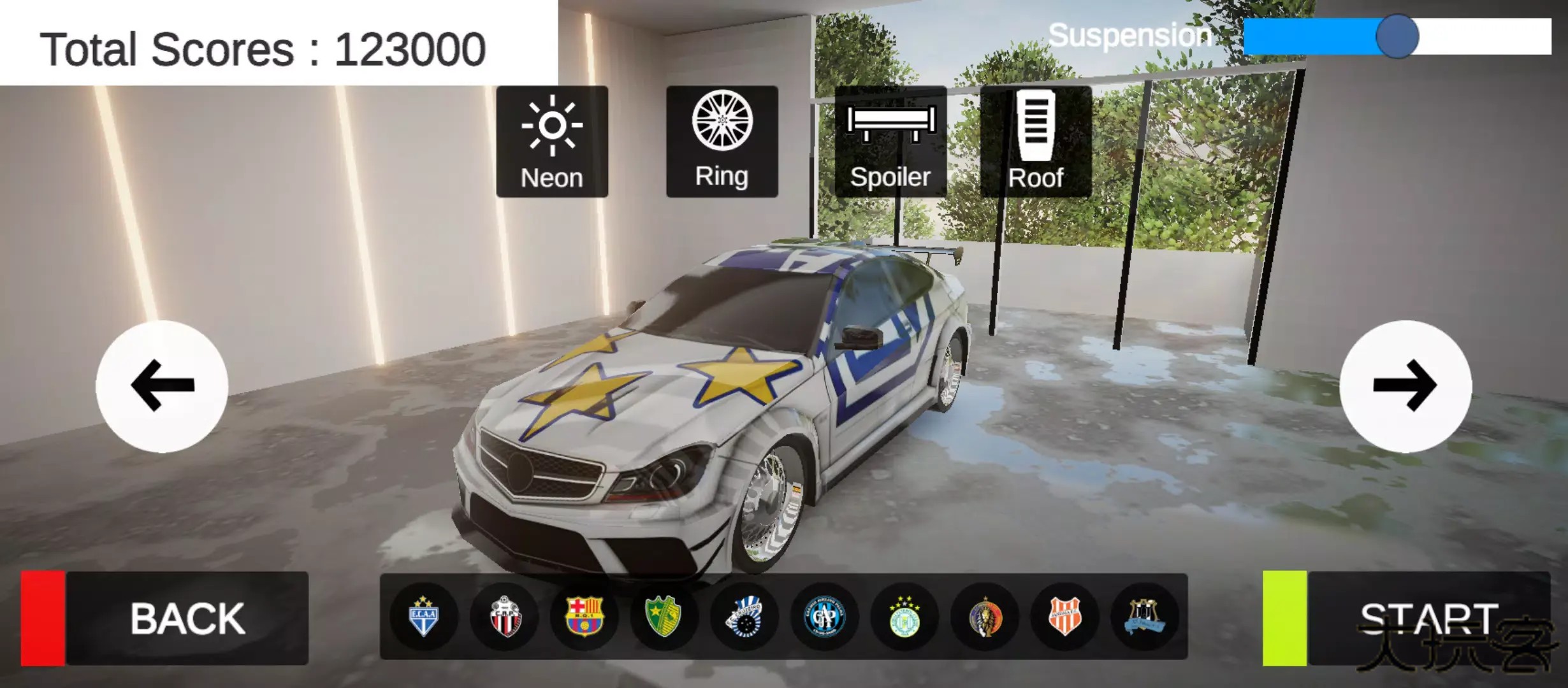Screen dimensions: 1568x688
Task: Apply the green and yellow shield livery
Action: click(664, 616)
